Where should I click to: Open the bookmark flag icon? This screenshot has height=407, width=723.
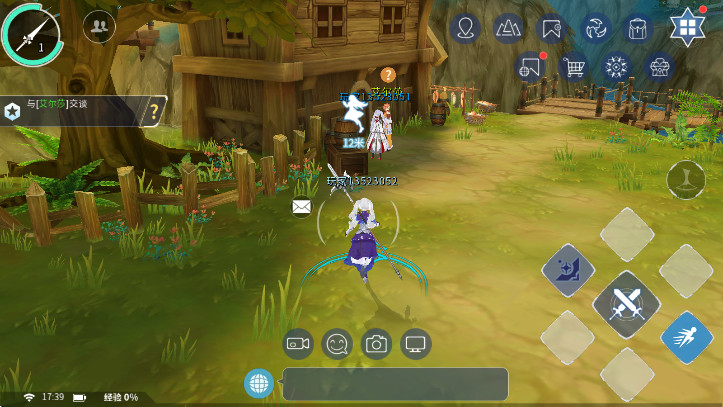tap(551, 28)
